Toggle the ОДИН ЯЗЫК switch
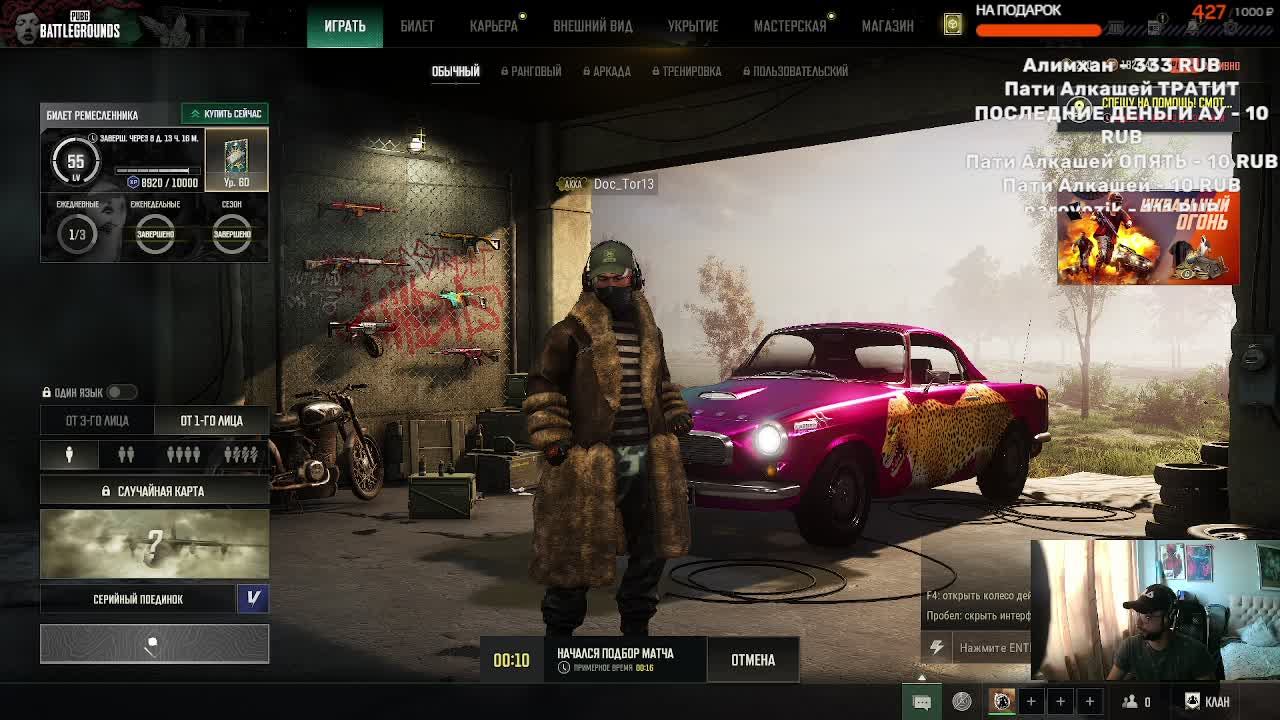The height and width of the screenshot is (720, 1280). [122, 392]
